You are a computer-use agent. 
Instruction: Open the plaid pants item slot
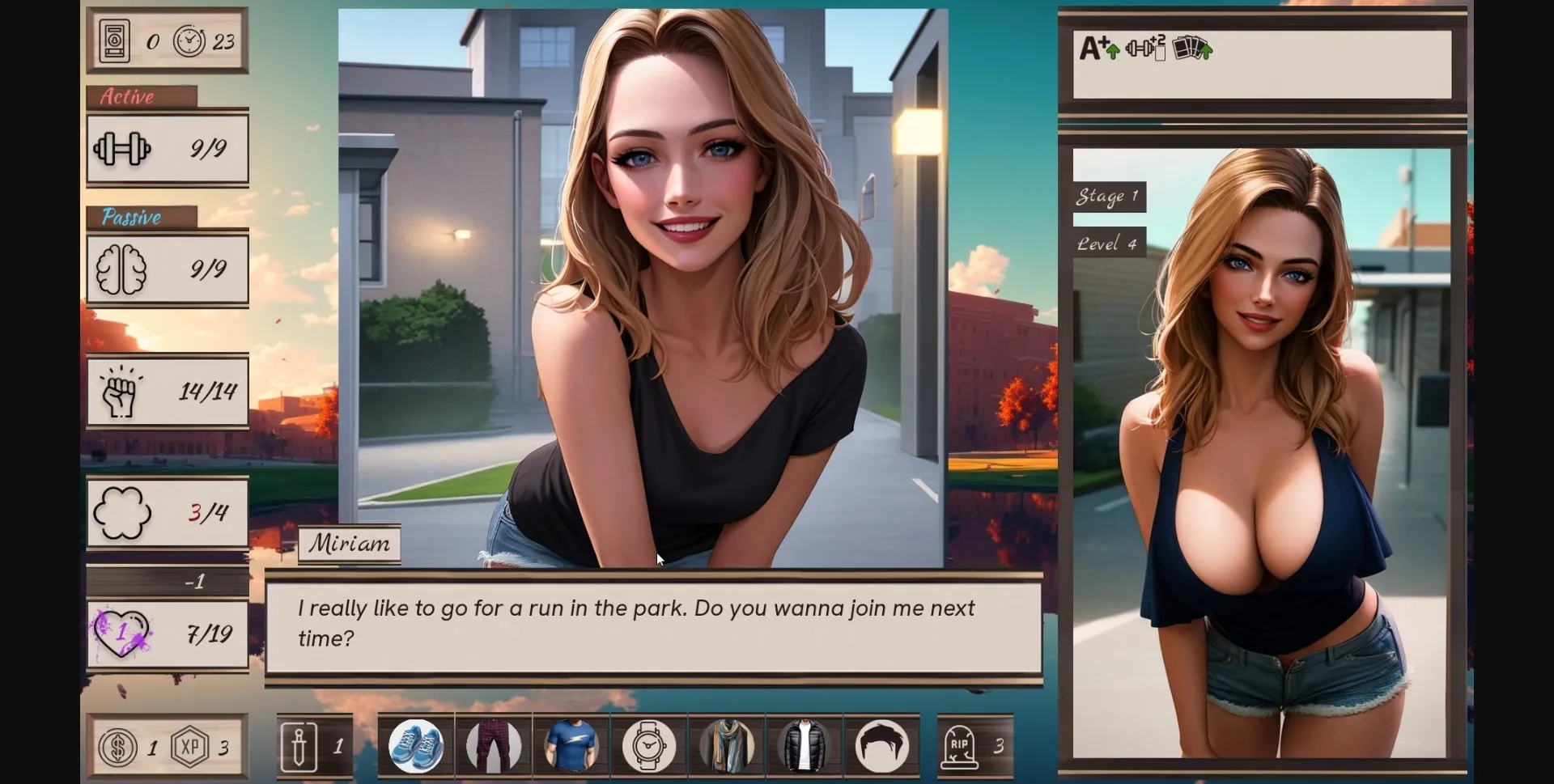493,746
